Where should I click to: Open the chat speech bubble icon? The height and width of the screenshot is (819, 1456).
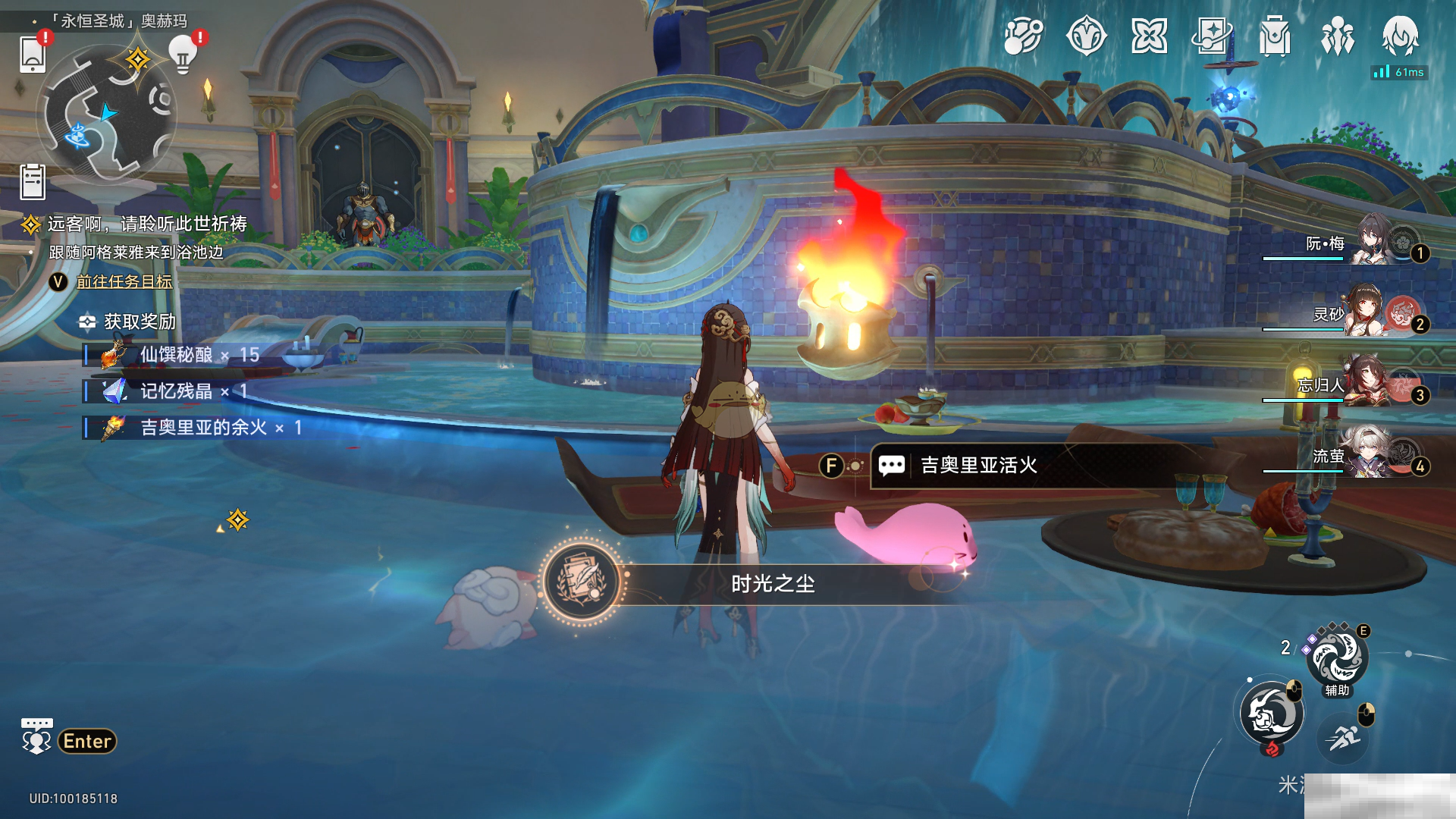(36, 737)
